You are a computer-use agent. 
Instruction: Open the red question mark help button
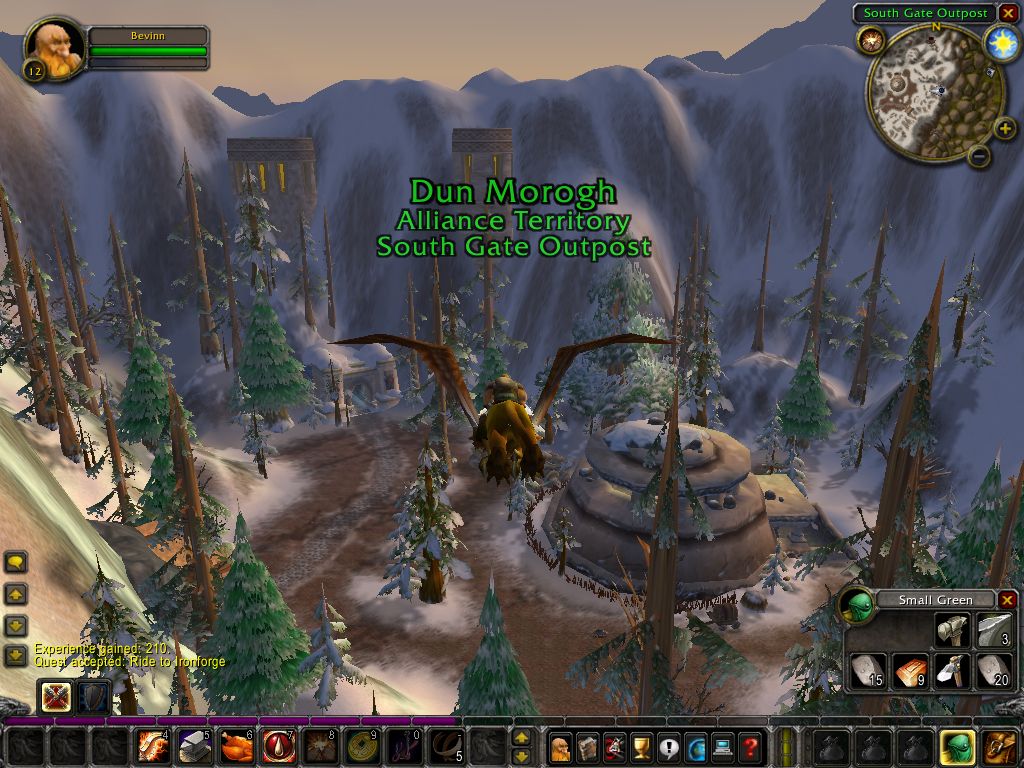[x=750, y=747]
